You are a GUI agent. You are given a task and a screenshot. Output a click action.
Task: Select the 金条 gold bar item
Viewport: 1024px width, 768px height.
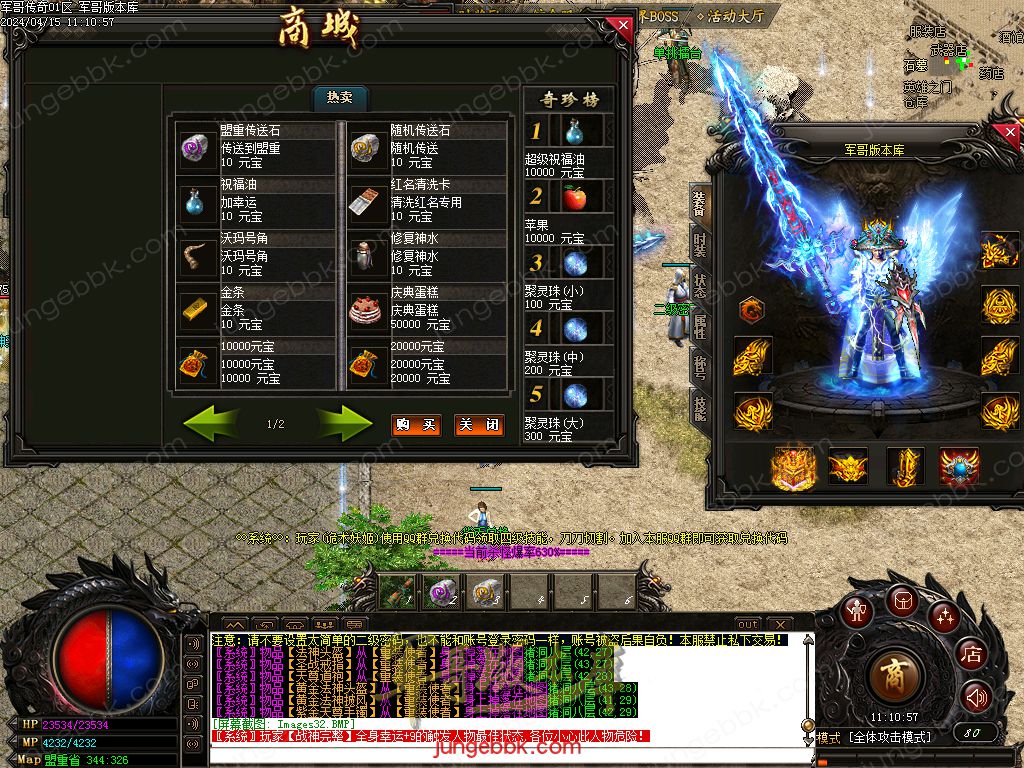pyautogui.click(x=256, y=309)
